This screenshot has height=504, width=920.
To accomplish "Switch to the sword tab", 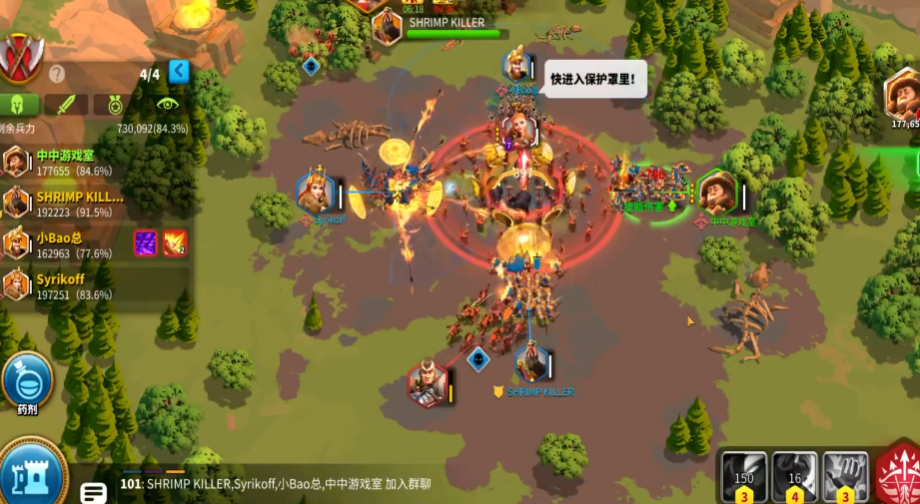I will [x=66, y=104].
